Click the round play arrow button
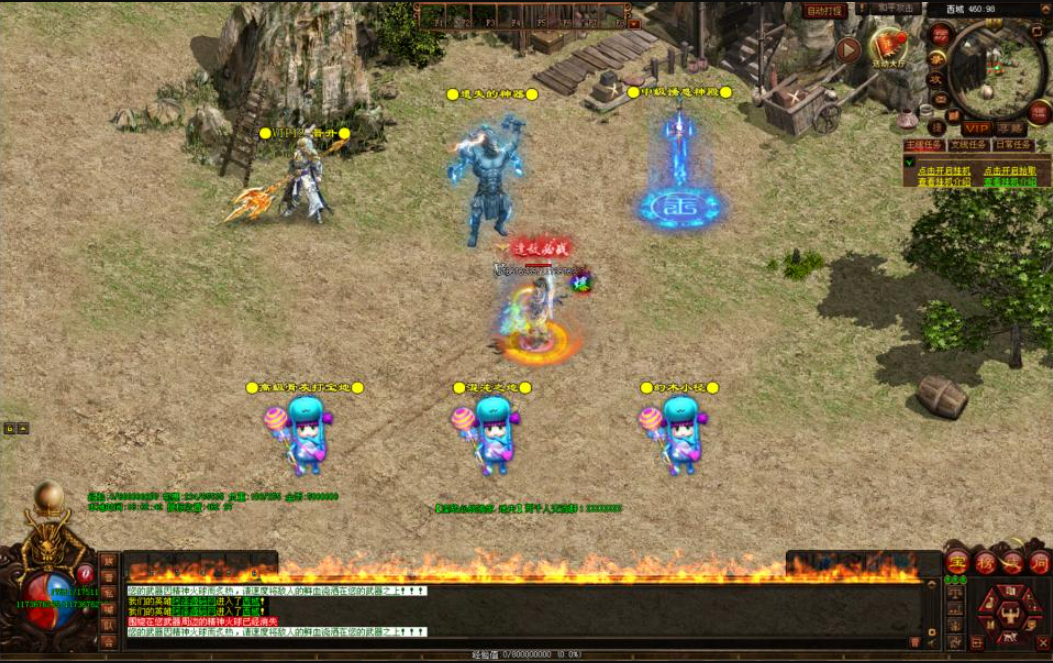The width and height of the screenshot is (1053, 663). click(848, 49)
